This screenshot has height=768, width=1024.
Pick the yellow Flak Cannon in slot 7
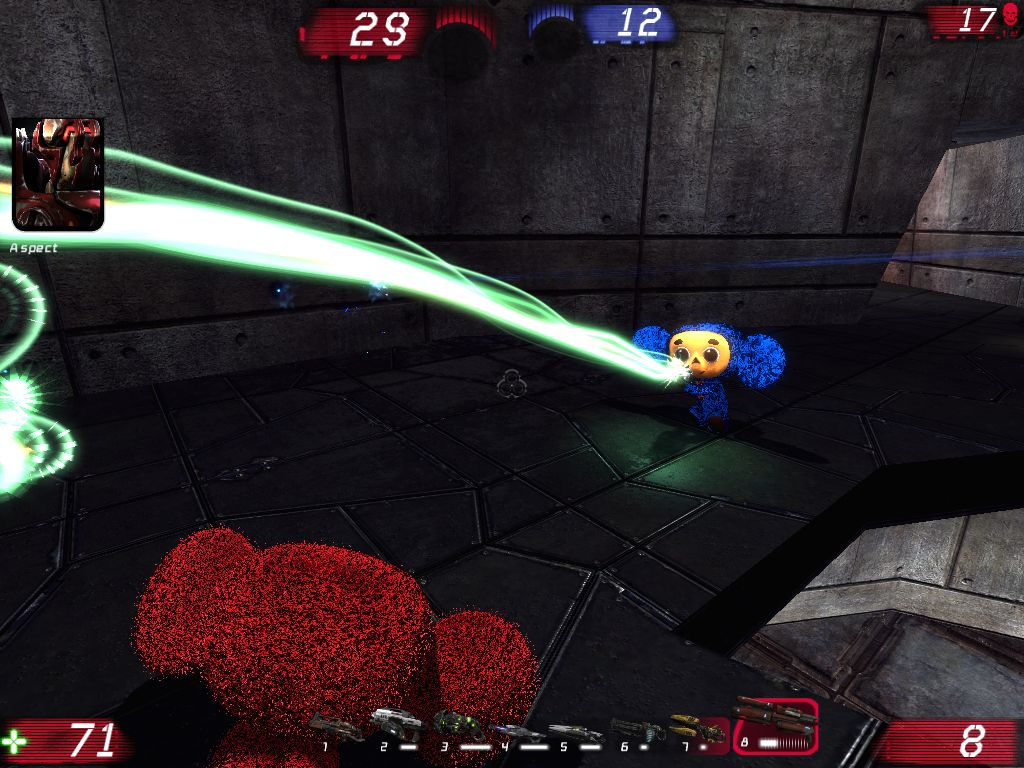point(690,724)
